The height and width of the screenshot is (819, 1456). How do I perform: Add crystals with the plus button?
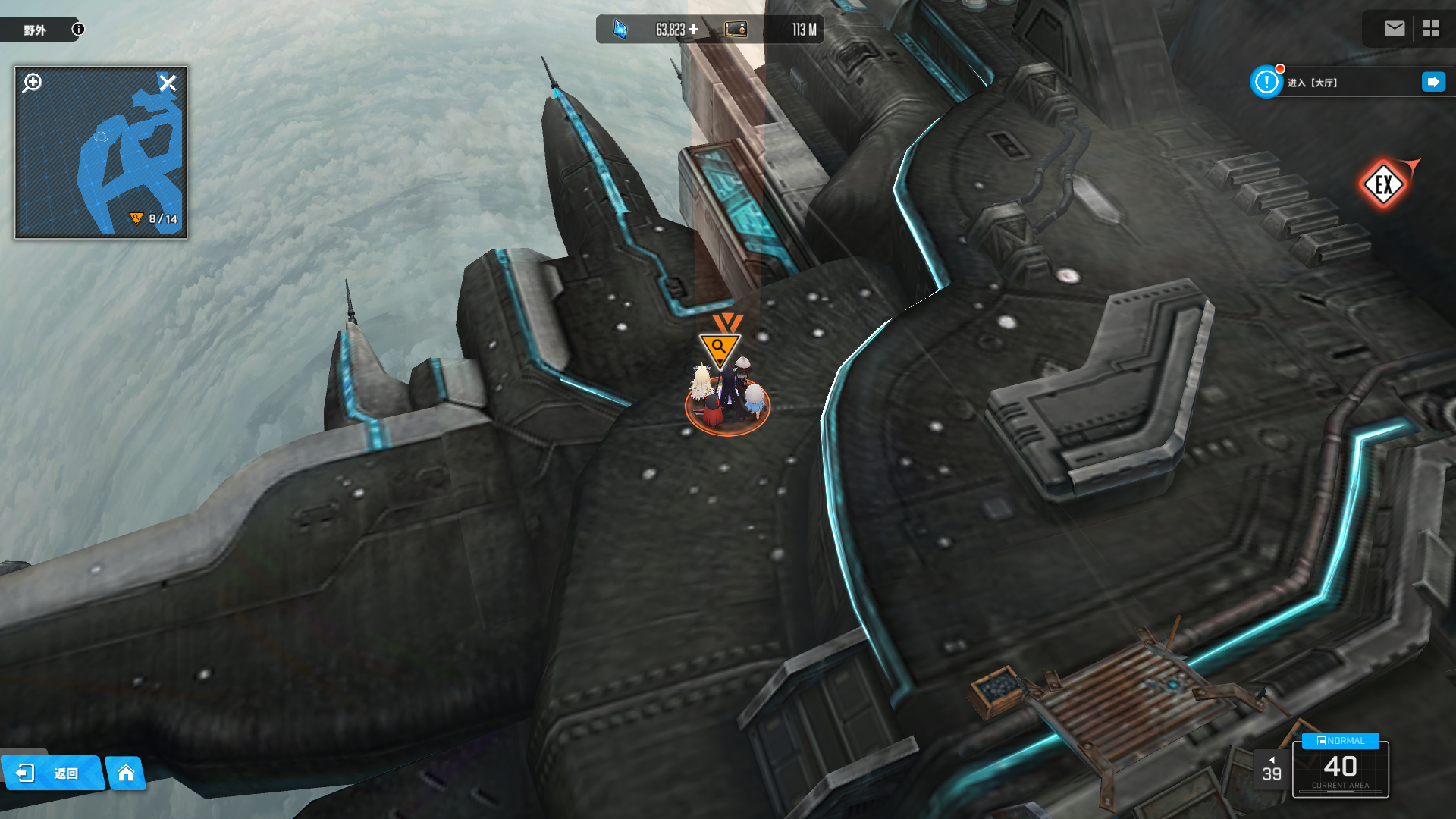click(x=693, y=30)
